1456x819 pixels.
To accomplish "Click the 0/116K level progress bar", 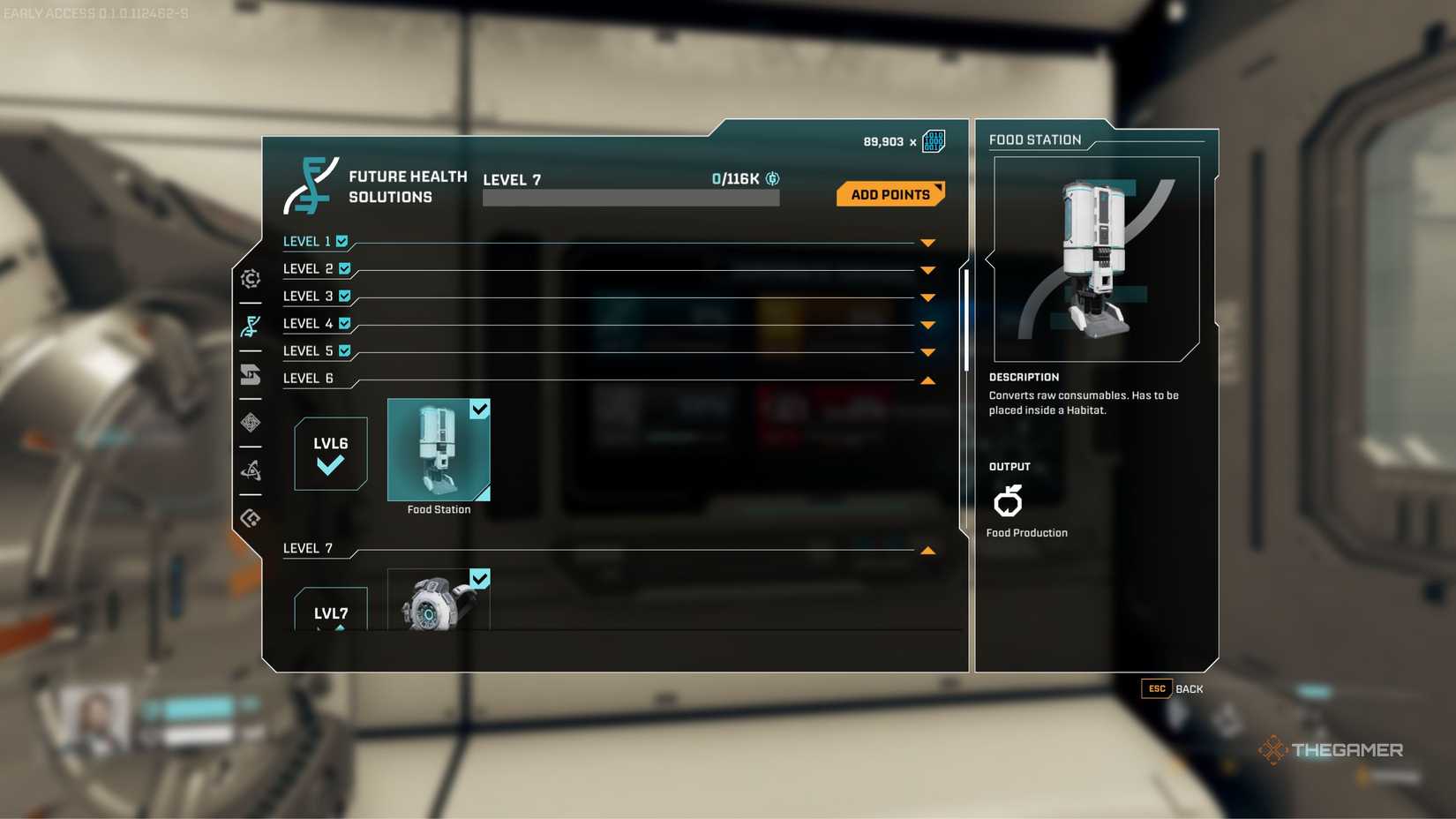I will [x=630, y=197].
